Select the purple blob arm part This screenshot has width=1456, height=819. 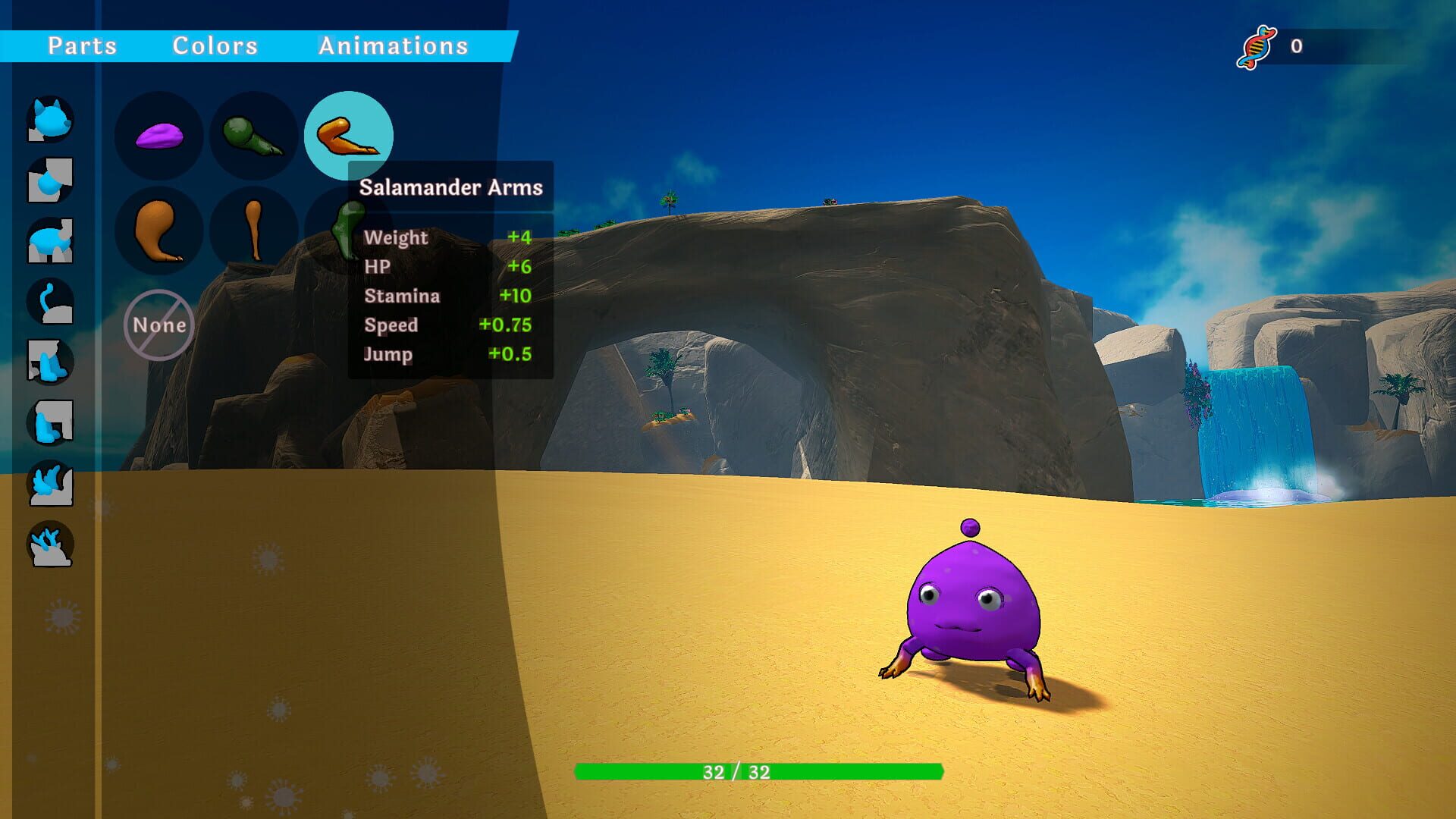[x=159, y=136]
